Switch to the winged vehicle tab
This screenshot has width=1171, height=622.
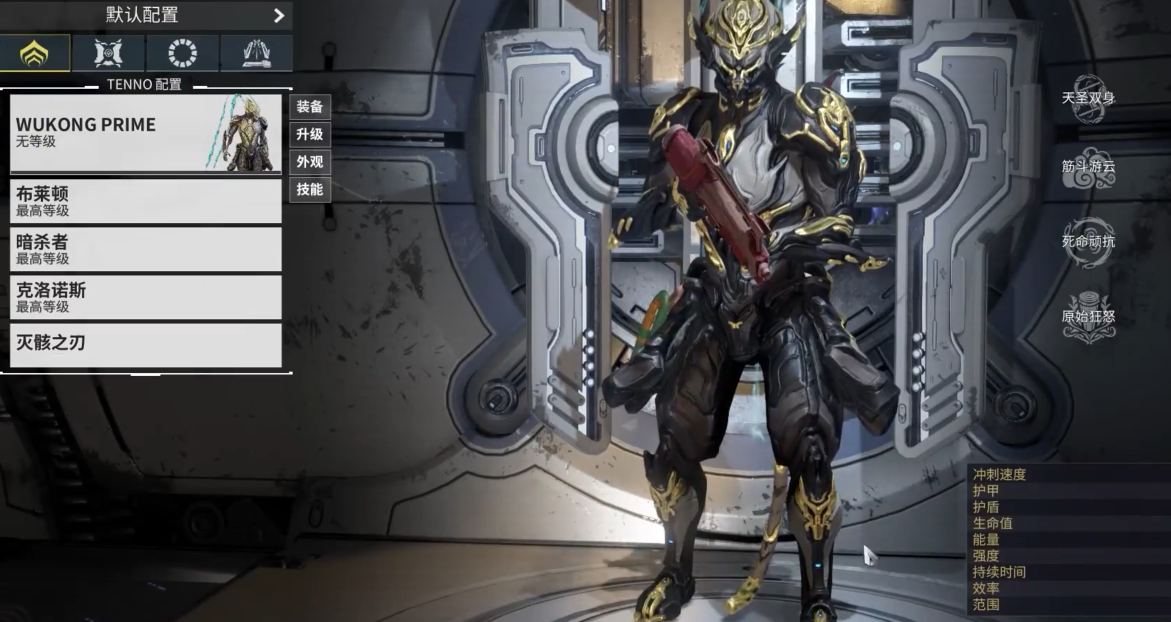coord(256,53)
